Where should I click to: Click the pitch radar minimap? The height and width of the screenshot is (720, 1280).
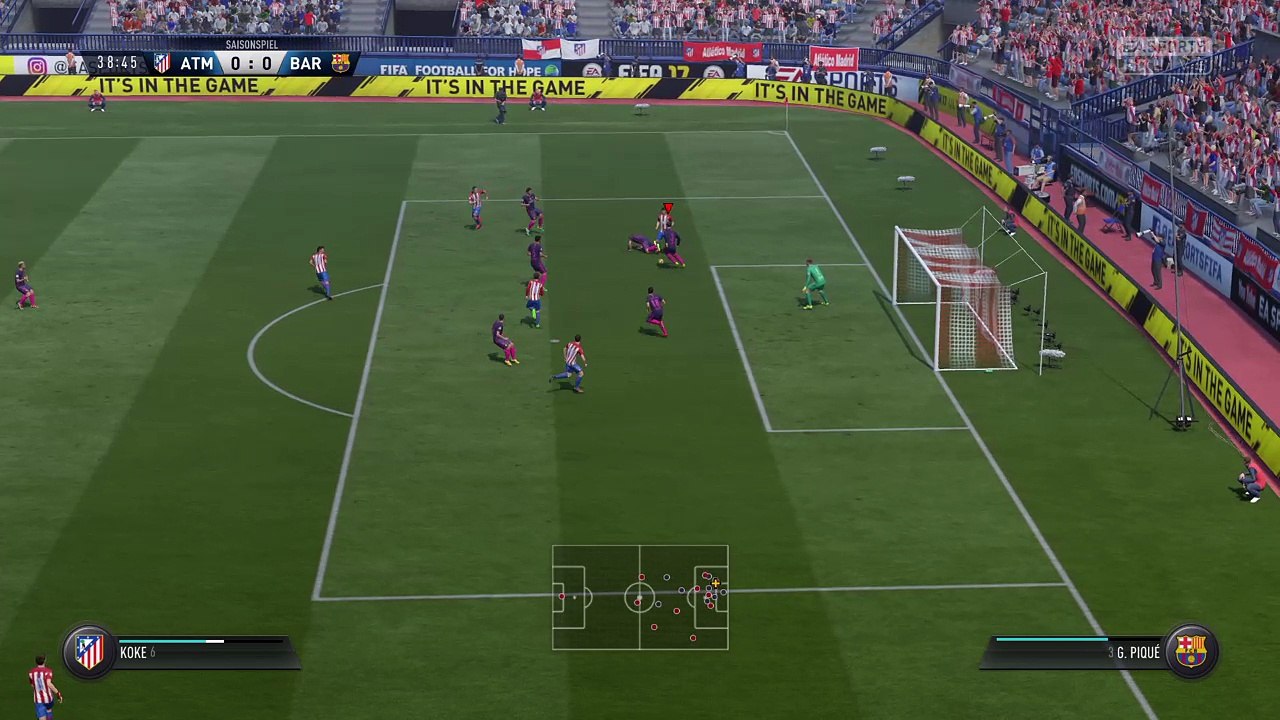point(640,597)
